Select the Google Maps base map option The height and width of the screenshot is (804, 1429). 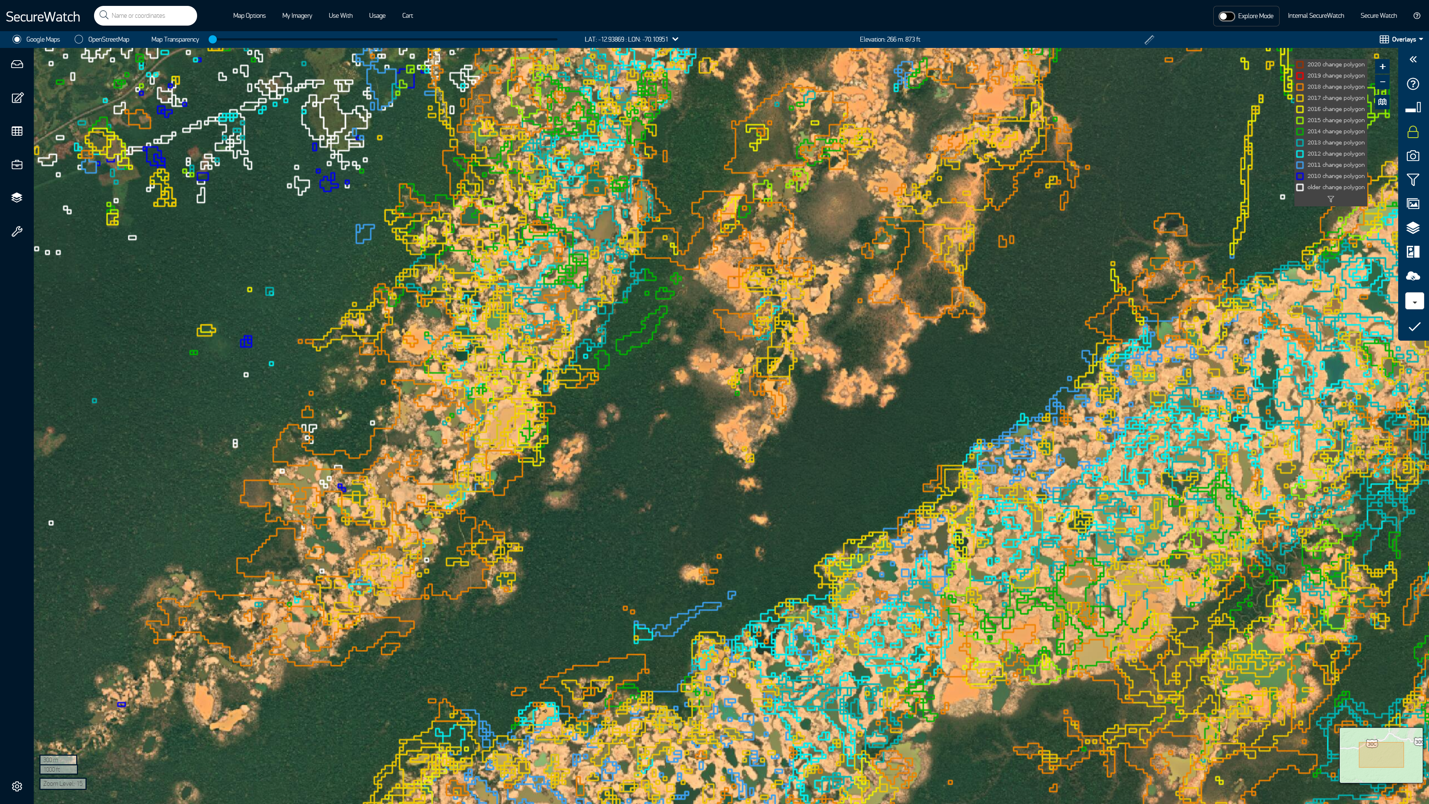(17, 40)
